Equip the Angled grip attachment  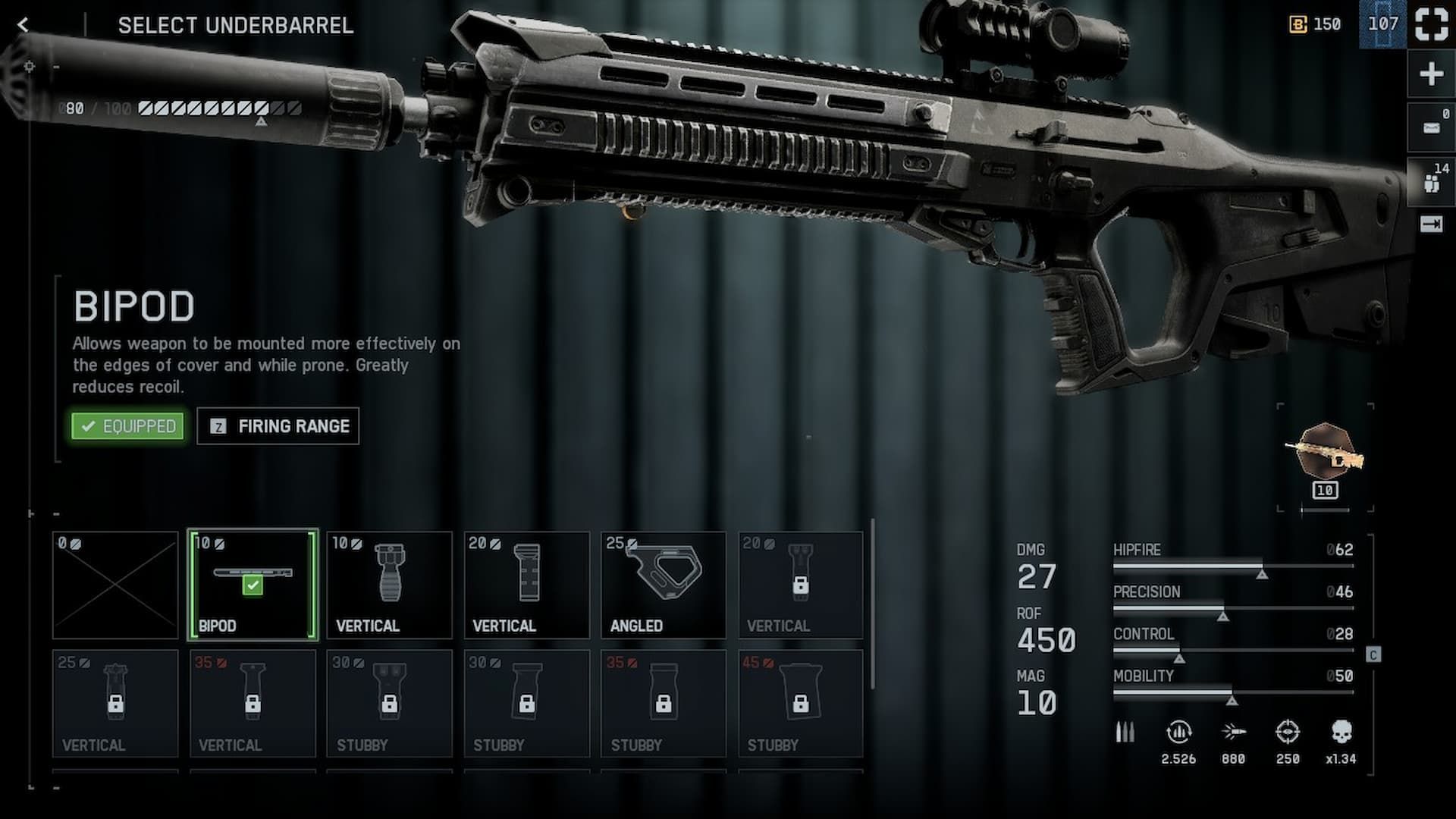(664, 585)
